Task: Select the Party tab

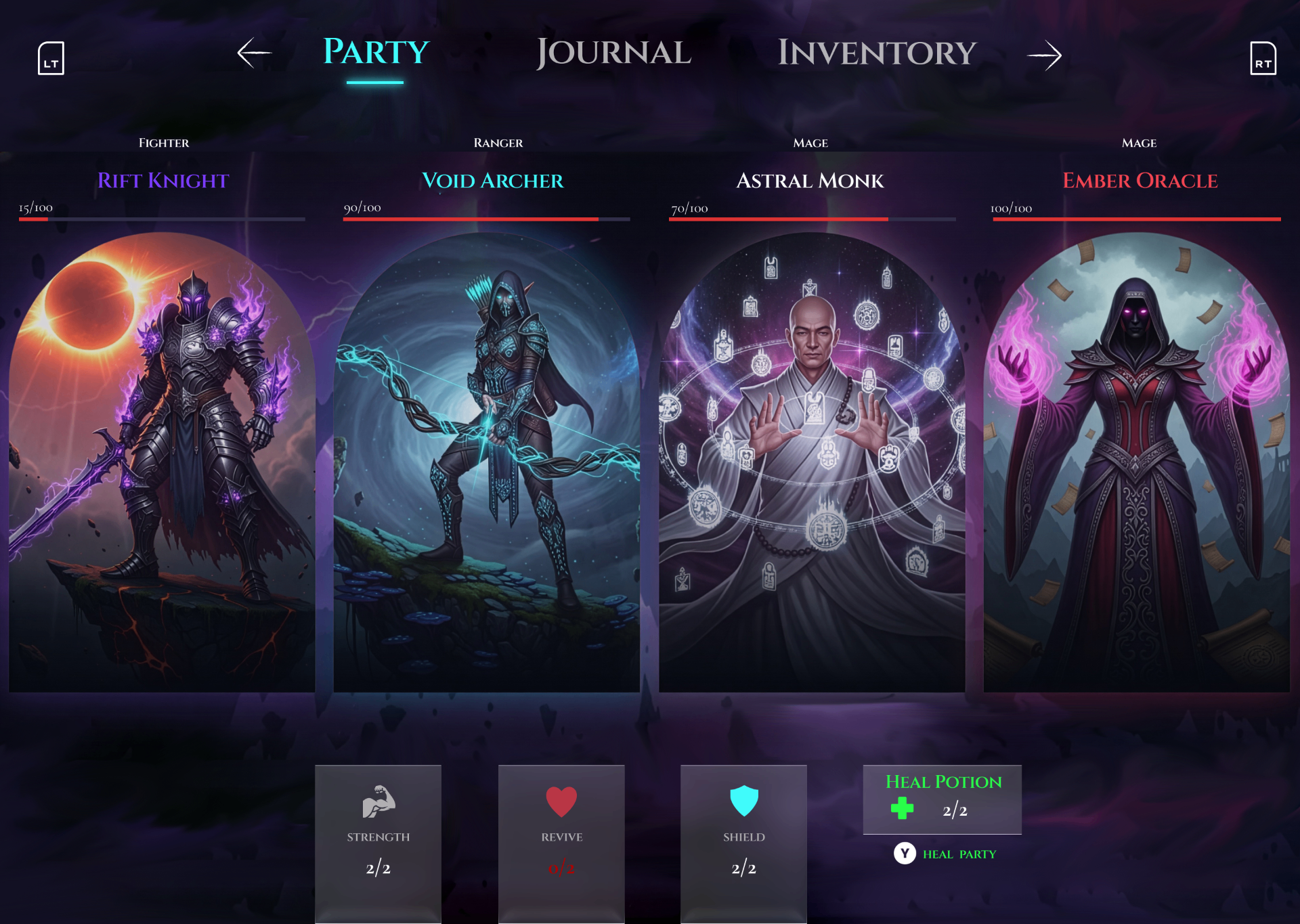Action: (374, 51)
